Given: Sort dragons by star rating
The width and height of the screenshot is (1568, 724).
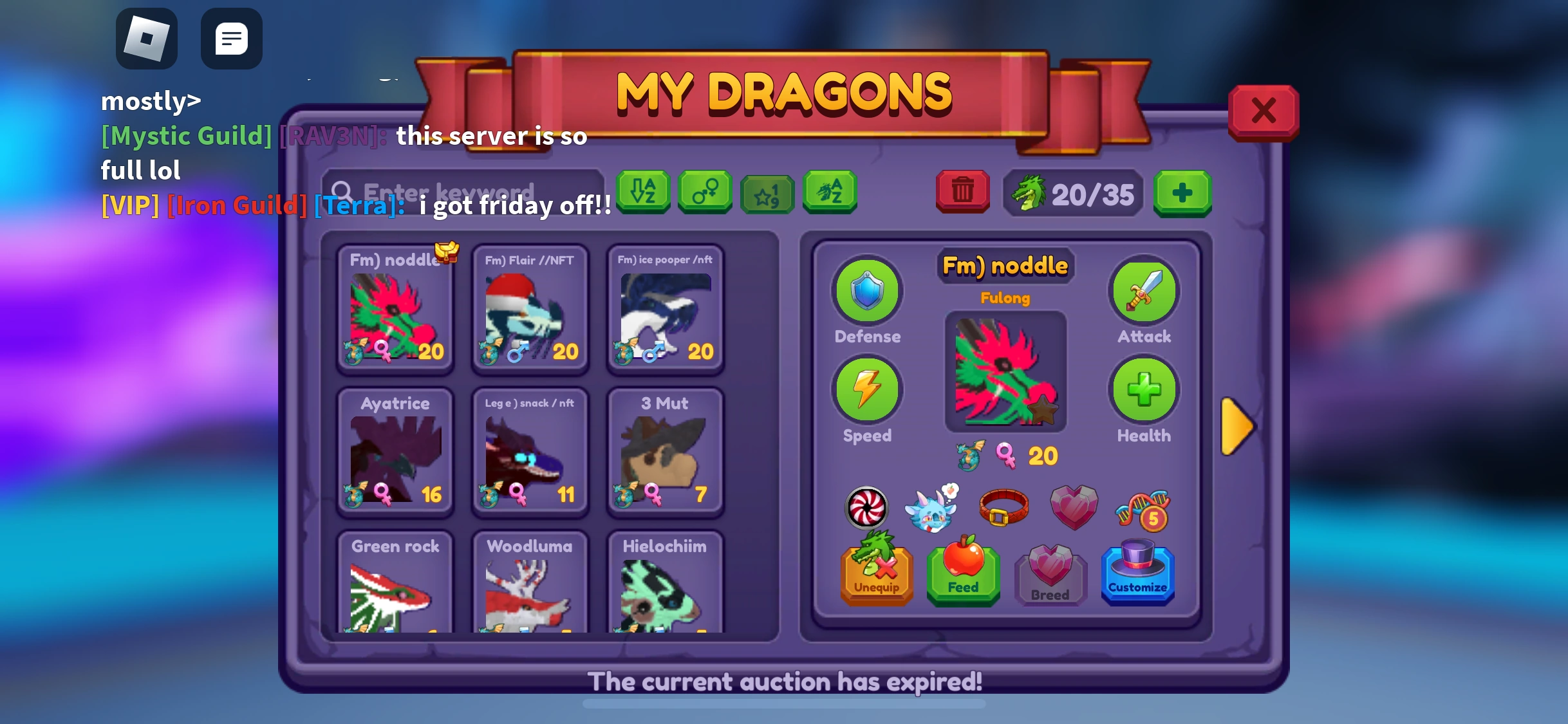Looking at the screenshot, I should [767, 192].
